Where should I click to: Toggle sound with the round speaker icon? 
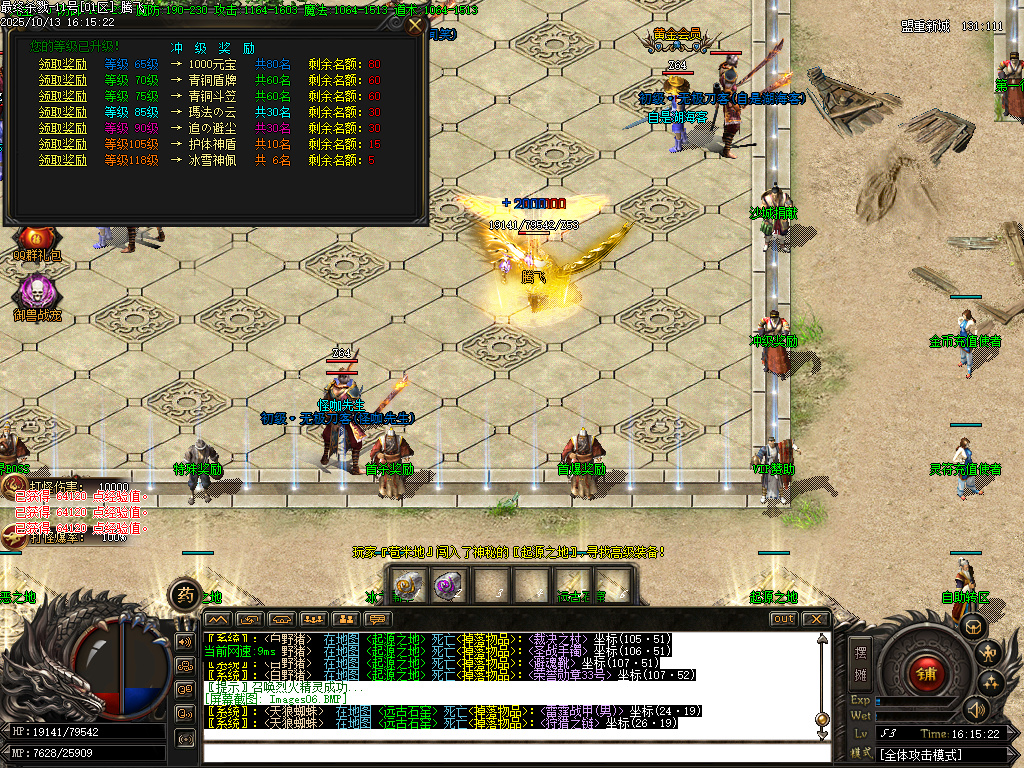(974, 709)
